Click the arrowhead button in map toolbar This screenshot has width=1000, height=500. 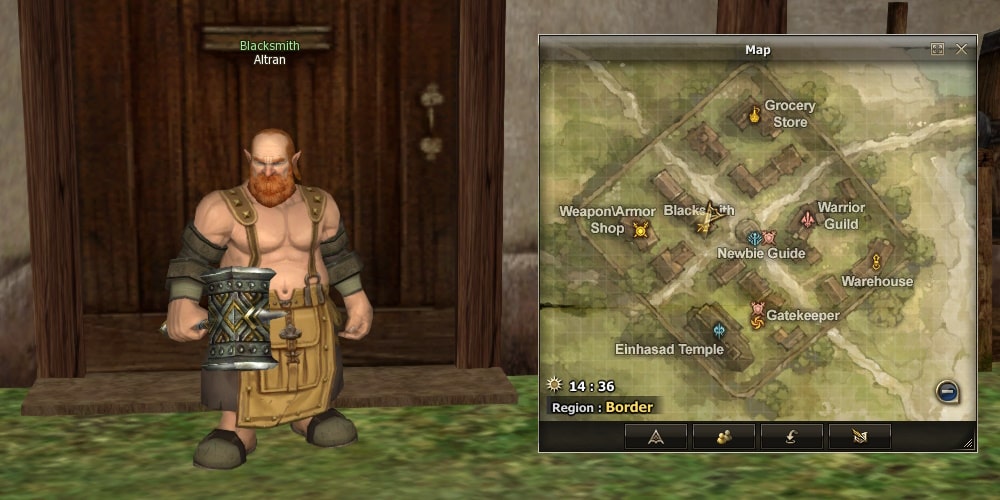pyautogui.click(x=656, y=436)
